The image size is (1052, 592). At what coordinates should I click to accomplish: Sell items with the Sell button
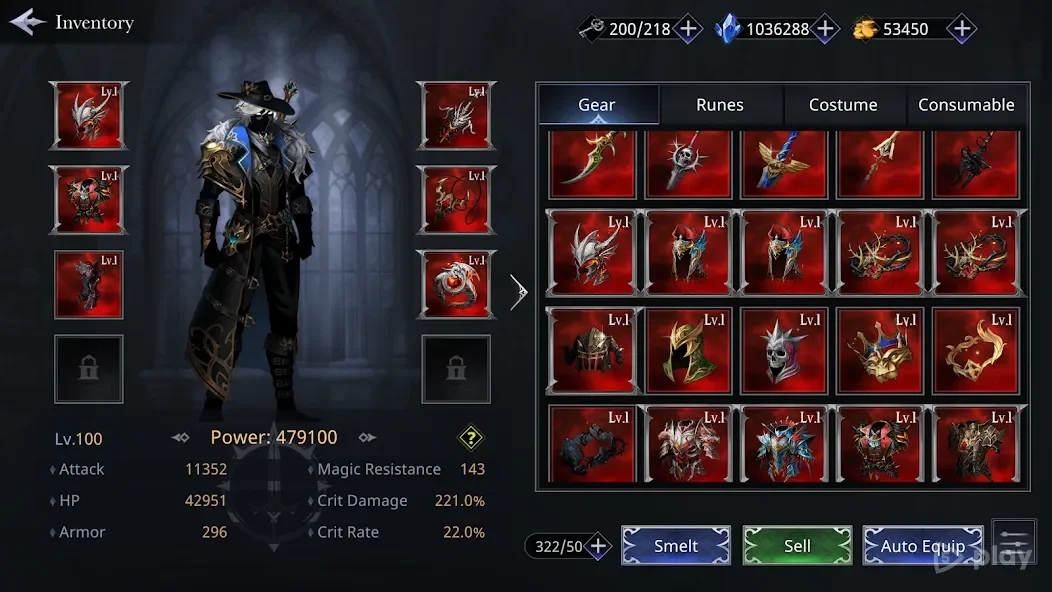(797, 546)
